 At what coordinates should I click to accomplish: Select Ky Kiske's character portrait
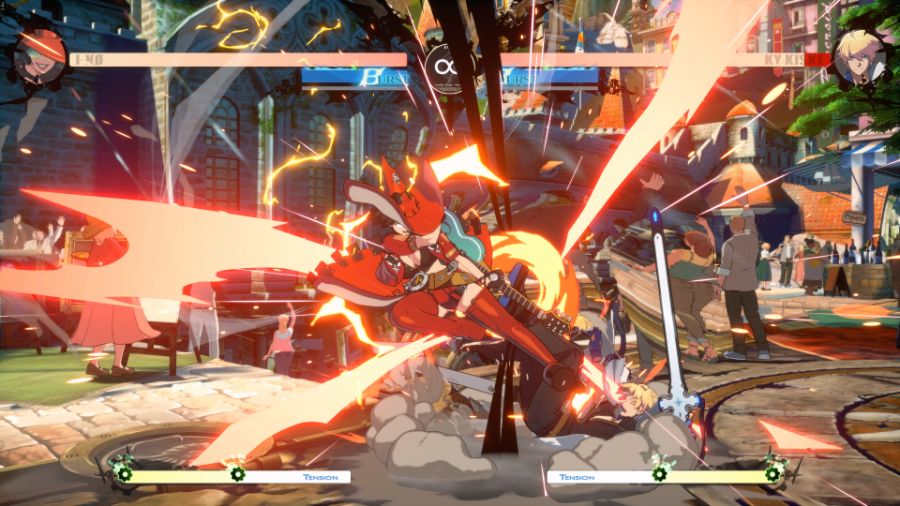pyautogui.click(x=859, y=55)
